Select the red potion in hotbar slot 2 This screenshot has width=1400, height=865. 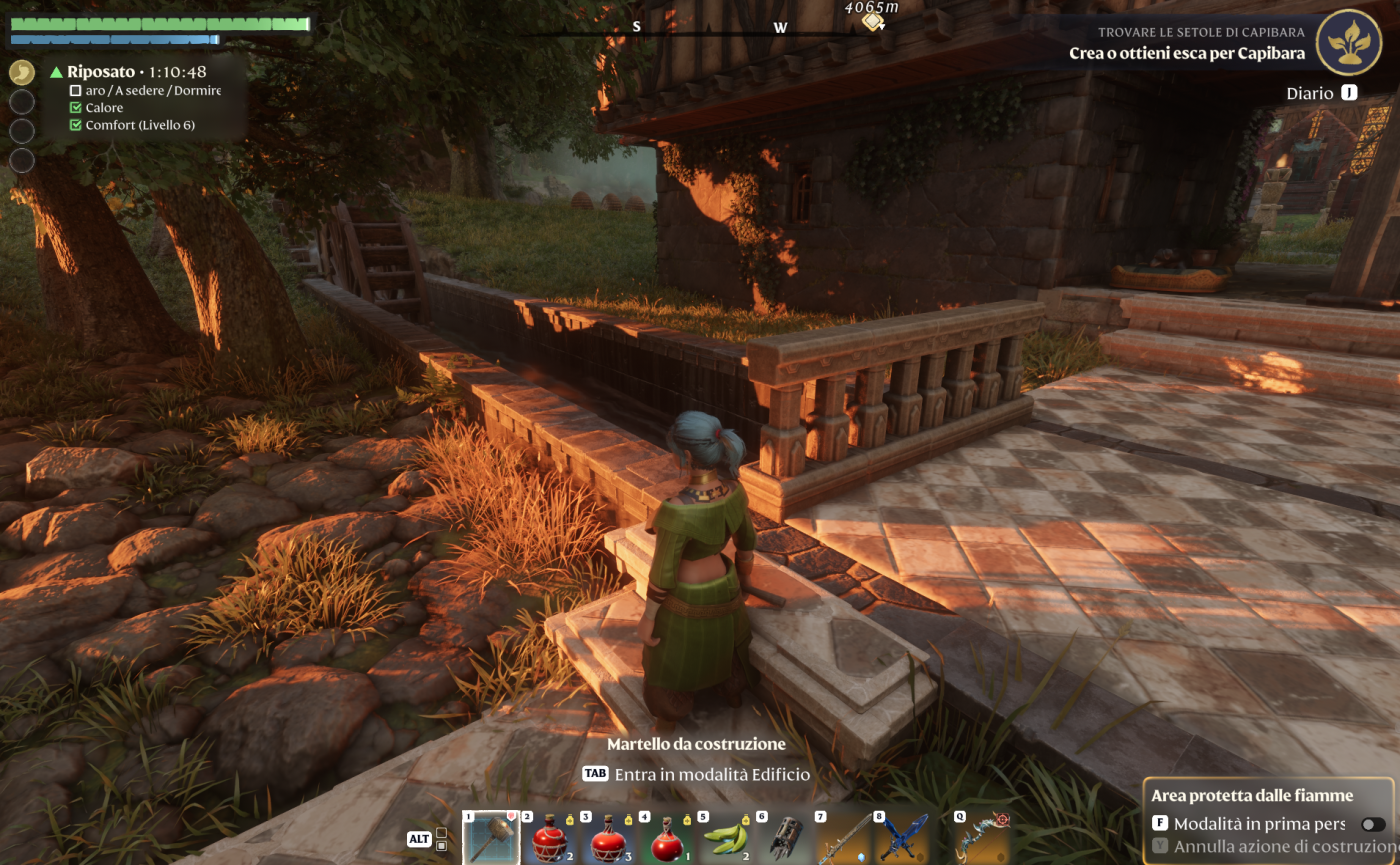pyautogui.click(x=550, y=838)
